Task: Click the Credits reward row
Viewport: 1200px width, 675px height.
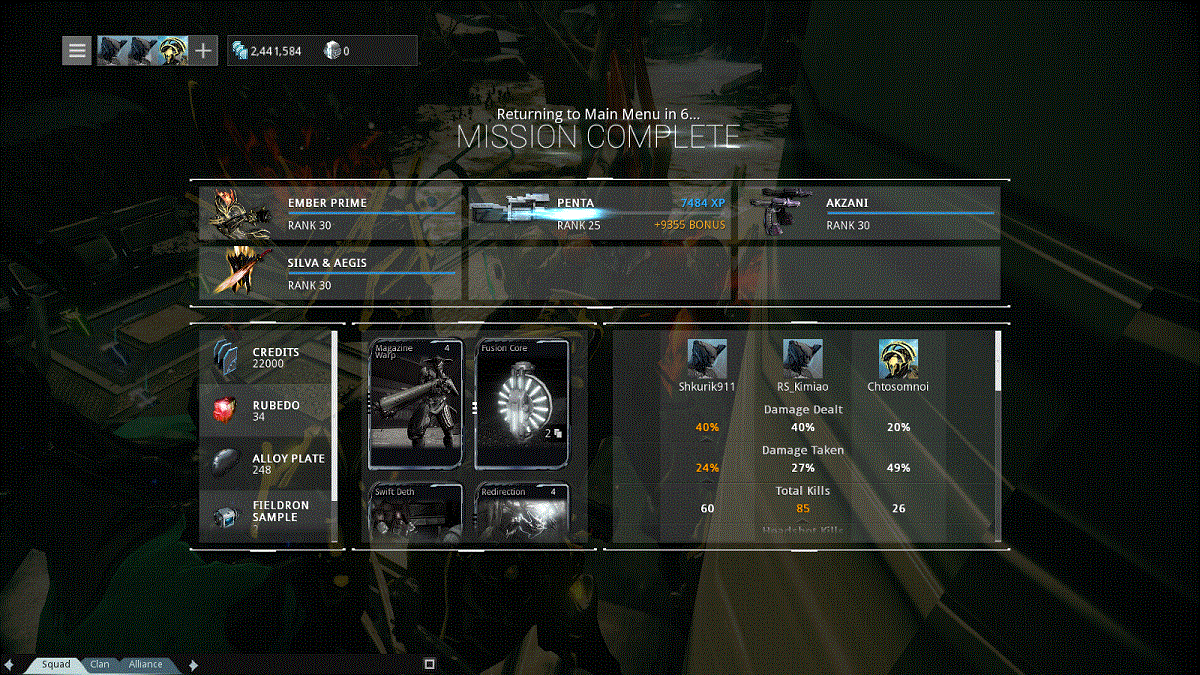Action: (266, 357)
